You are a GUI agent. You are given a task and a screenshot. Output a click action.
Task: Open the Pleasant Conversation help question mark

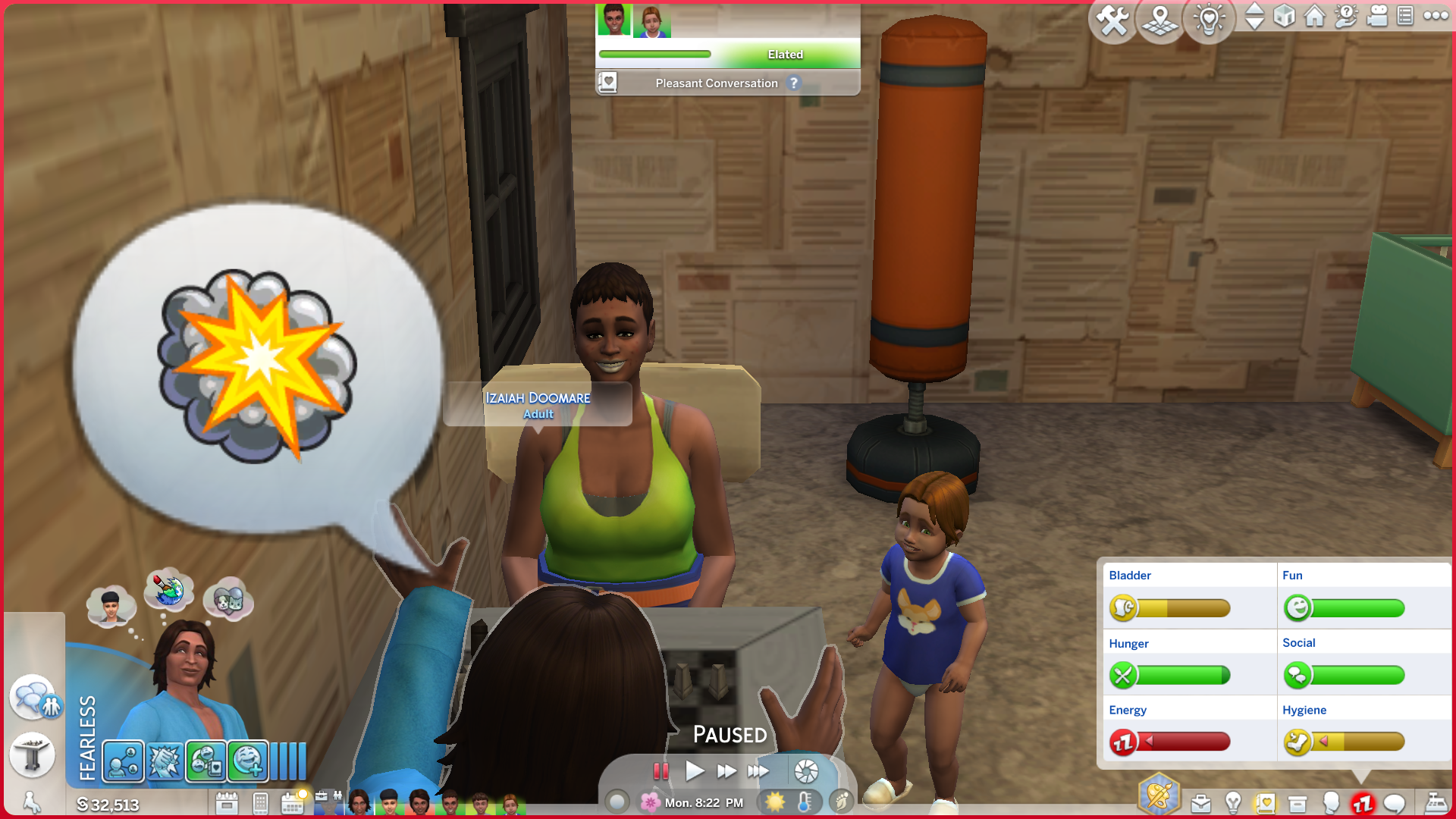(794, 83)
